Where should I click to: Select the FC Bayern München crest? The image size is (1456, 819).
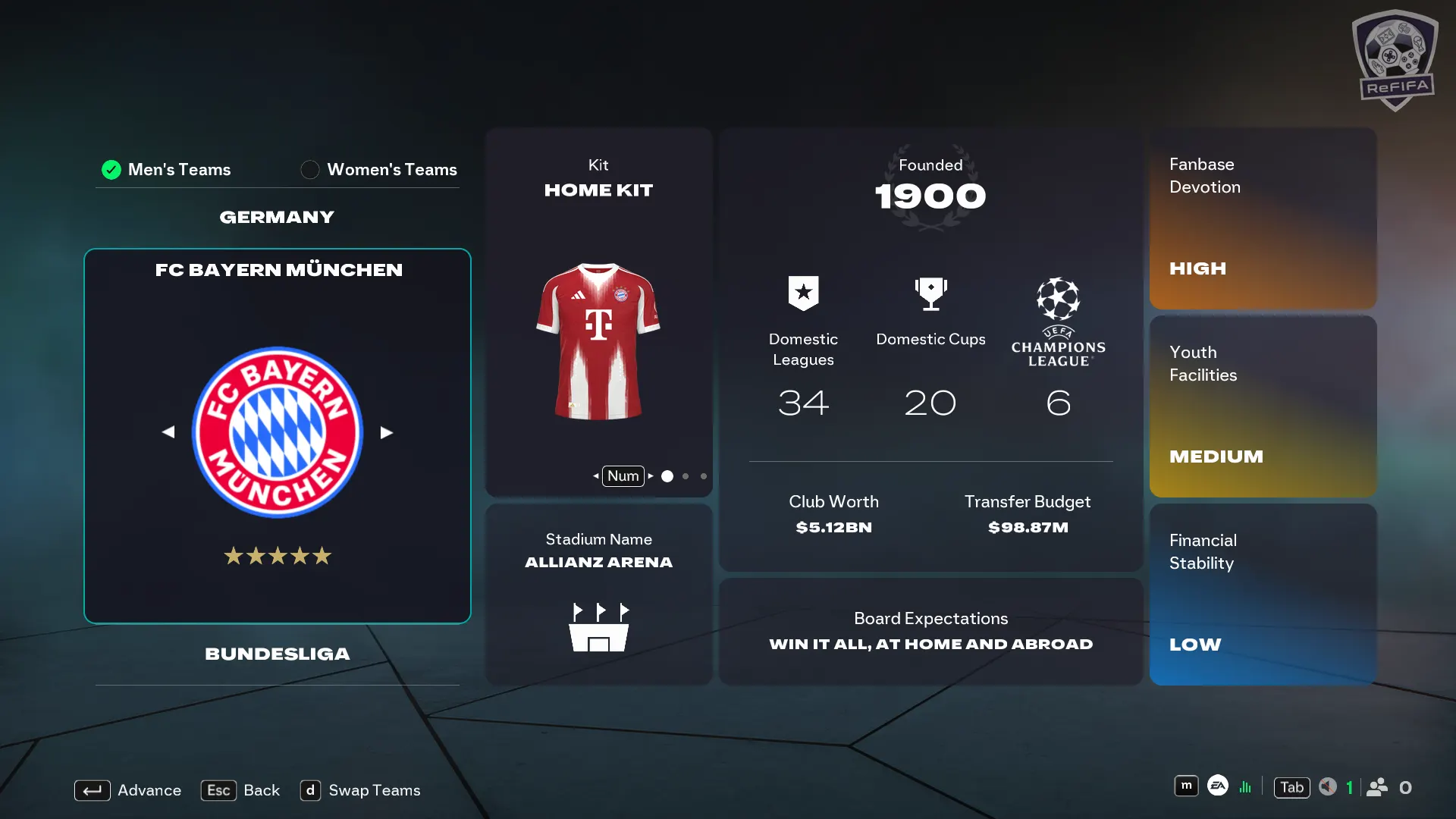click(278, 432)
